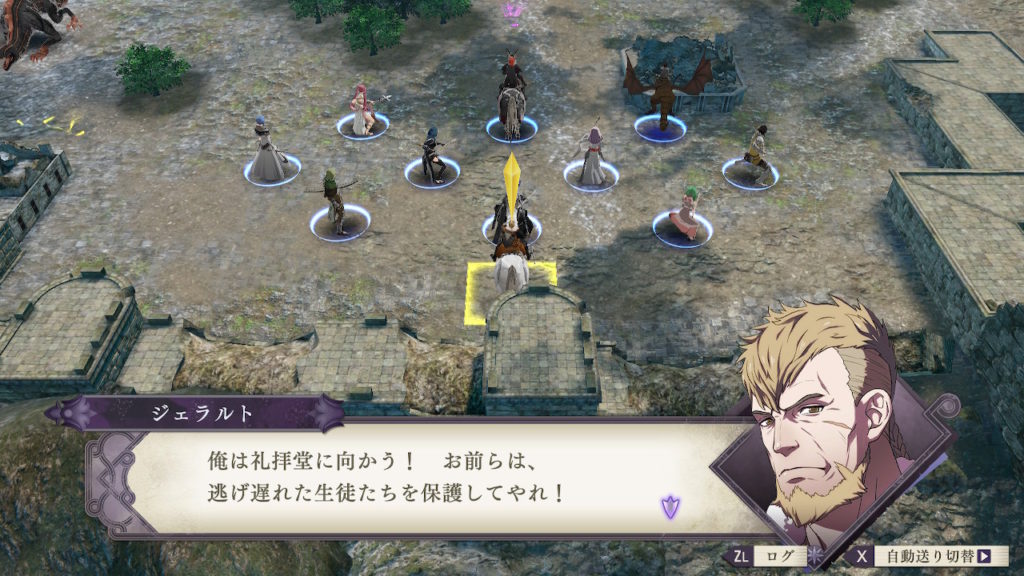1024x576 pixels.
Task: Click the purple dialogue continue arrow
Action: pos(668,507)
